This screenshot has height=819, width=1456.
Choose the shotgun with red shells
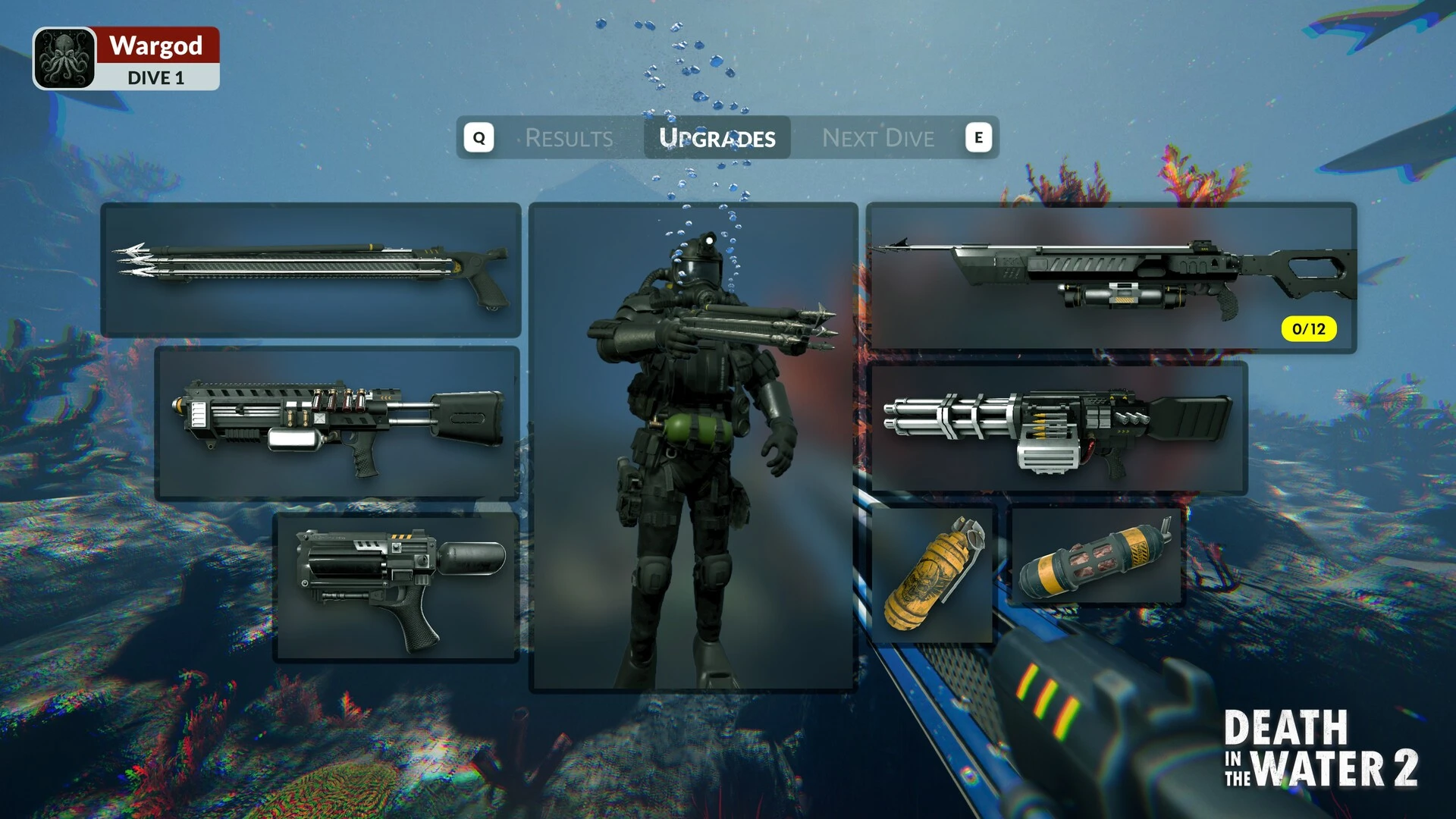tap(337, 423)
